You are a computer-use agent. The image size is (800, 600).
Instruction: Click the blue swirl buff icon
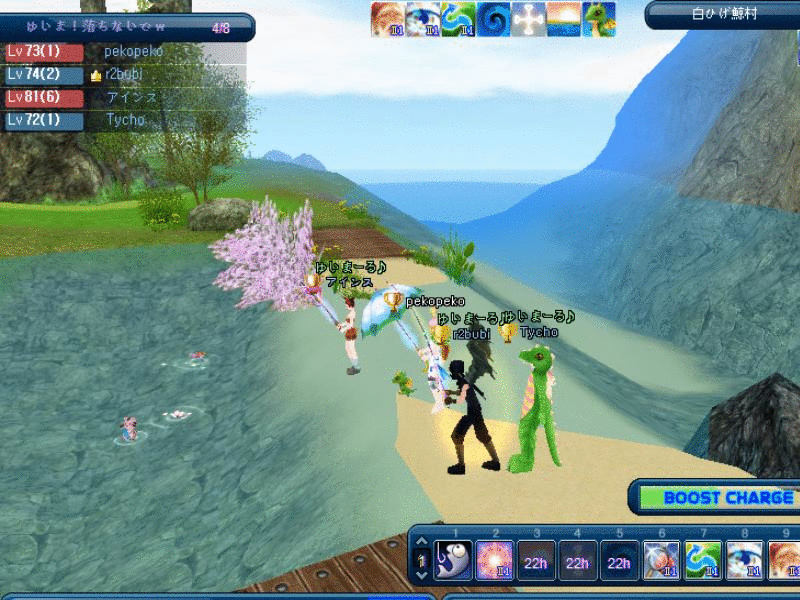[494, 19]
